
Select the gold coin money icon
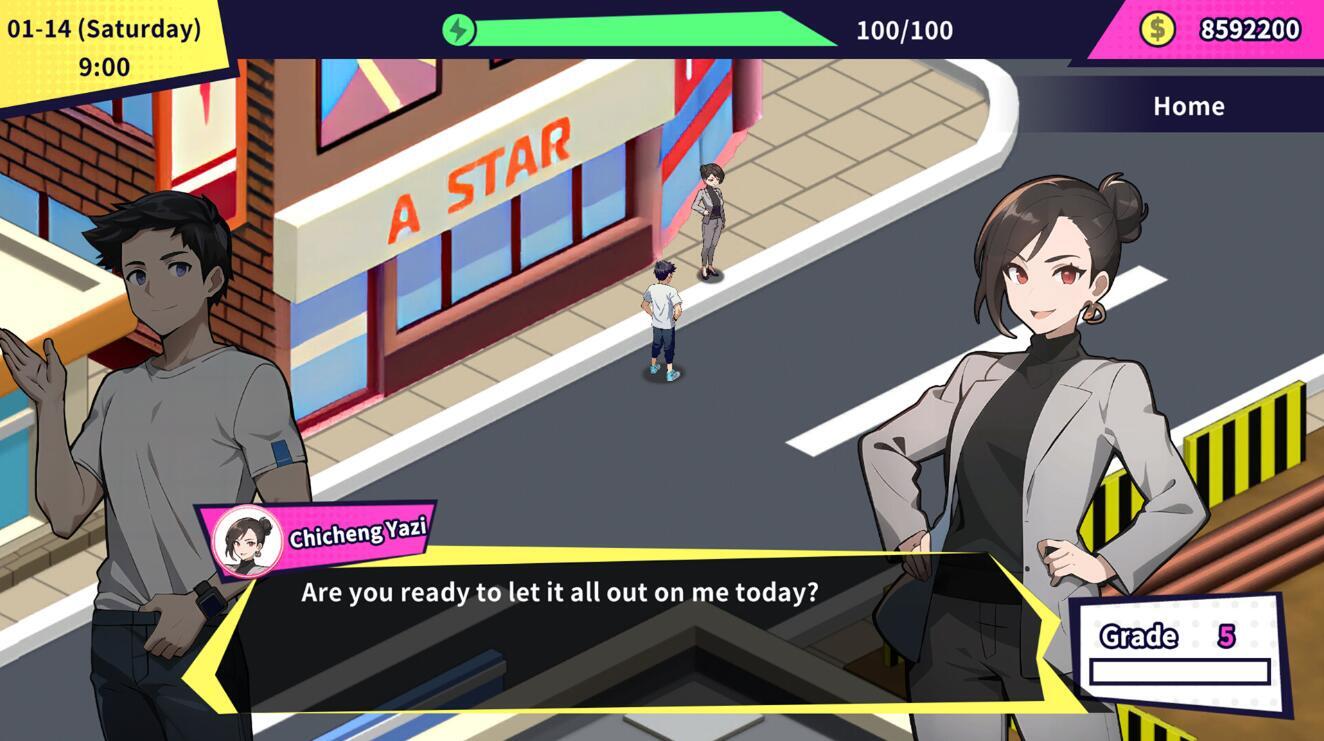click(x=1157, y=29)
